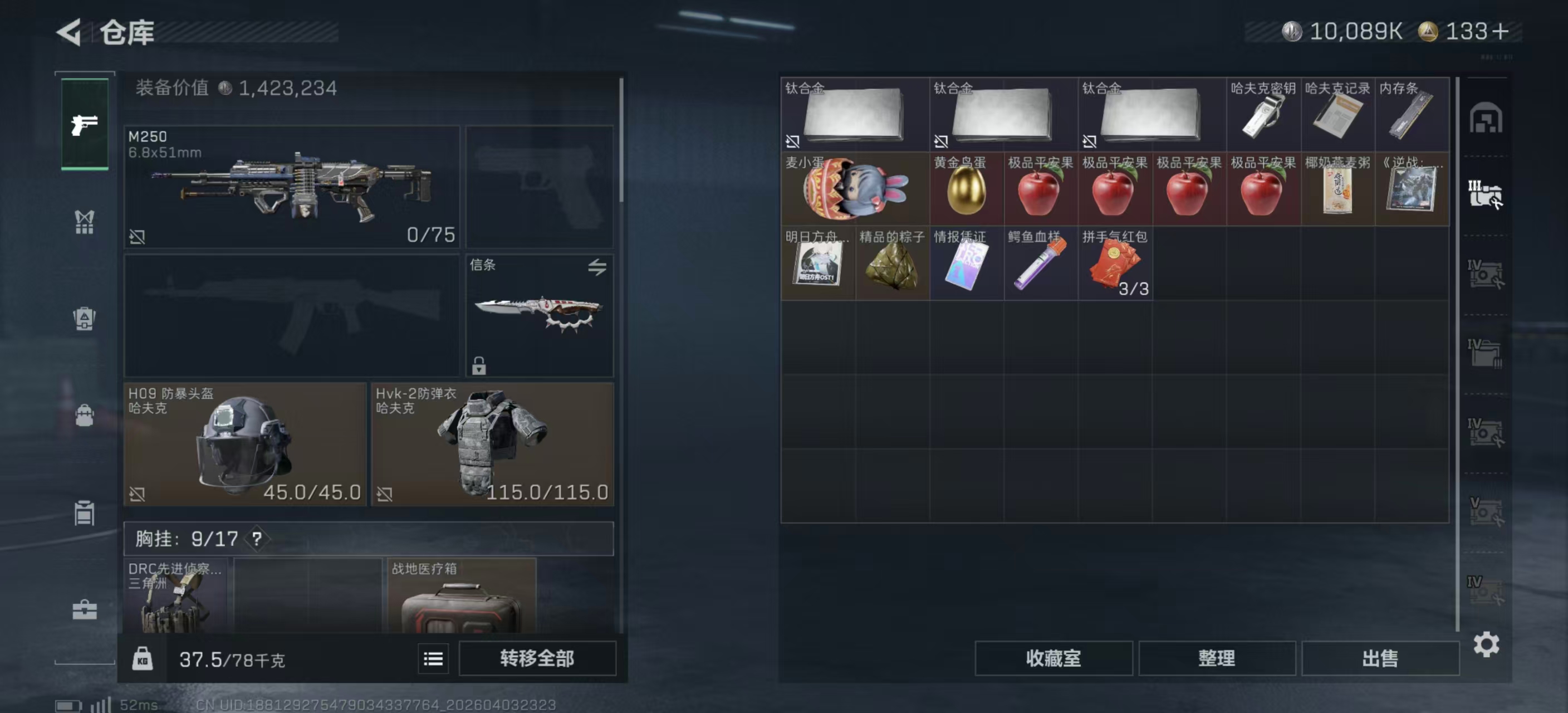Choose the H09 防暴头盔 helmet slot

pos(244,443)
